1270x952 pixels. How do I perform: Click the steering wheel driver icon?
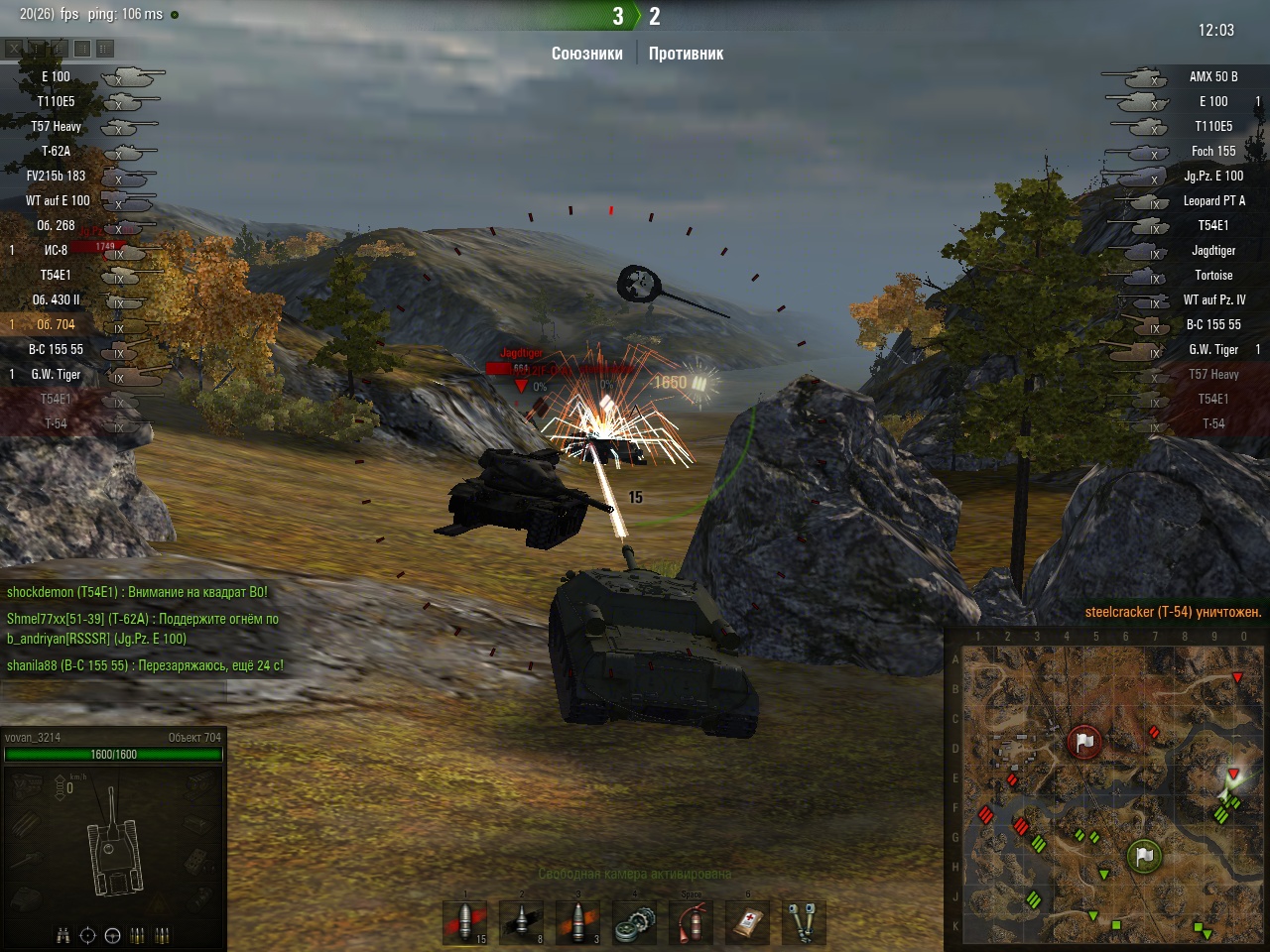[112, 934]
